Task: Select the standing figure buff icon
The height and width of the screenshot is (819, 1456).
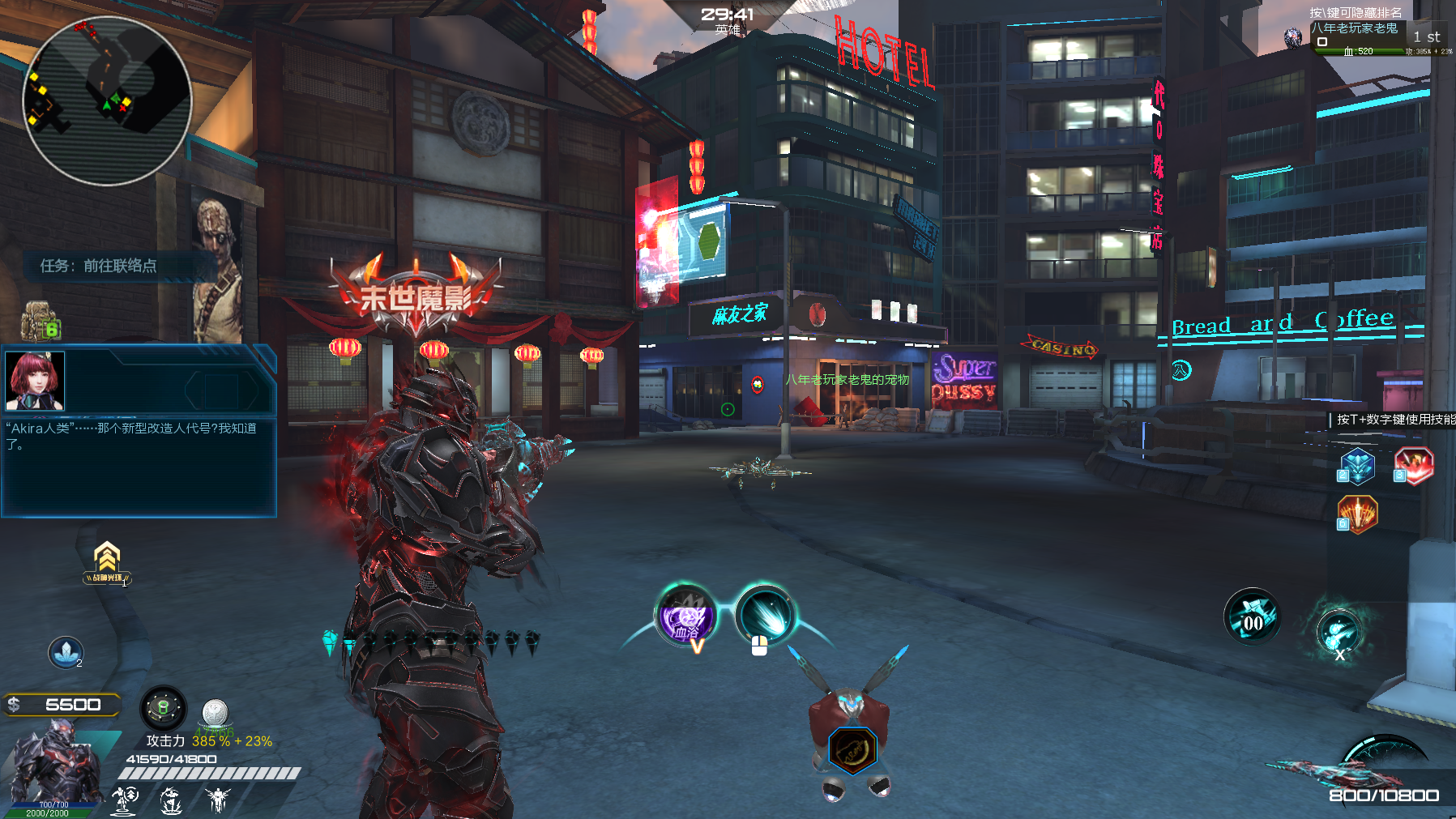Action: (x=125, y=800)
